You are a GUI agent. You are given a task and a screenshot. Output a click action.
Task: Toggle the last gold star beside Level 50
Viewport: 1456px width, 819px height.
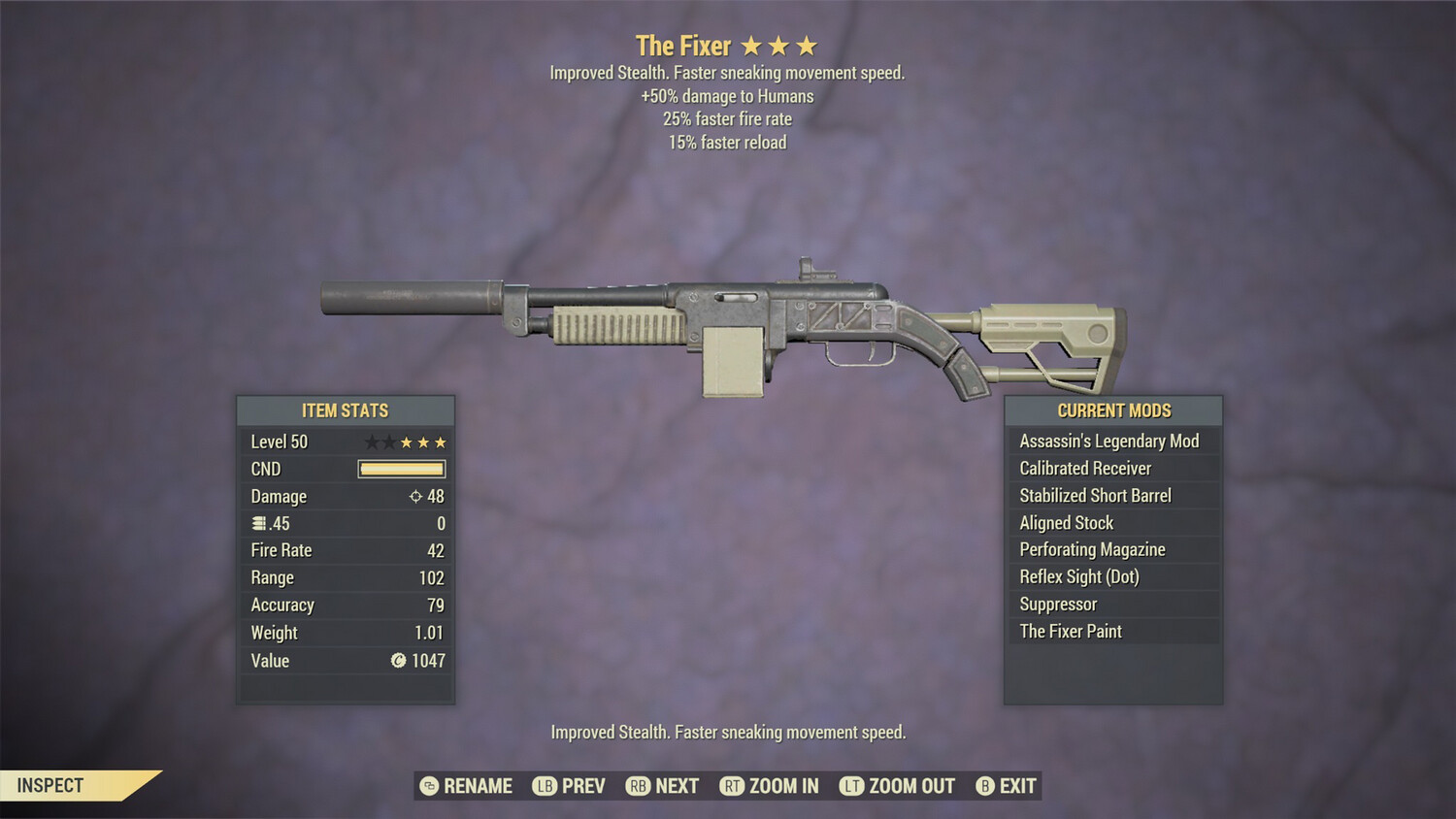pos(442,442)
